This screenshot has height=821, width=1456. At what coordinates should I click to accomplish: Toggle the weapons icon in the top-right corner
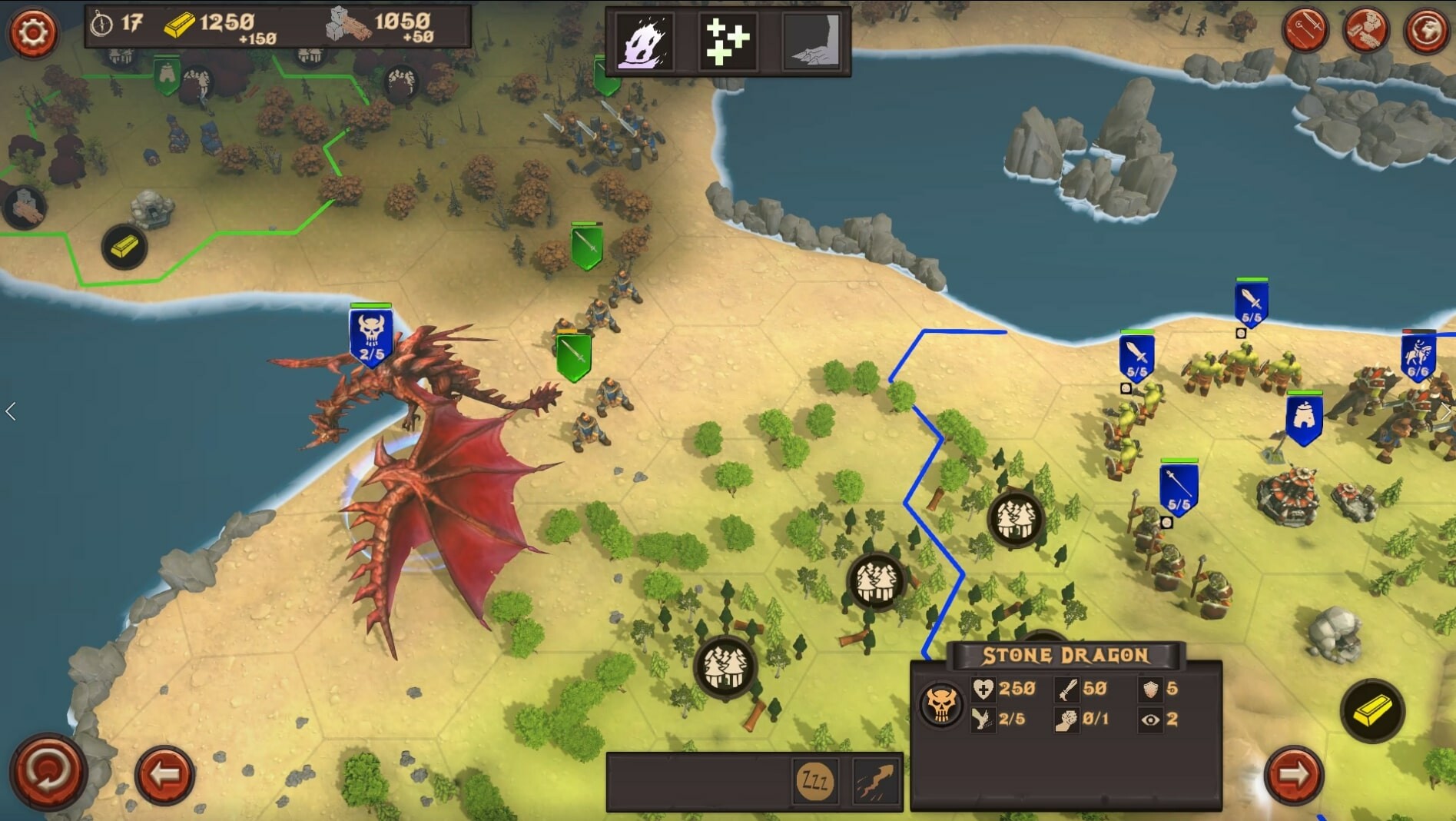tap(1307, 29)
